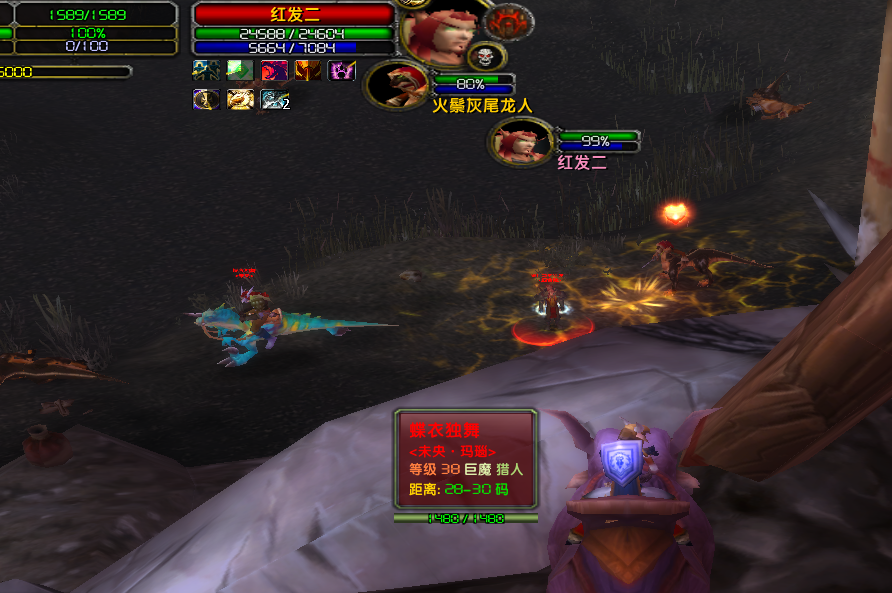Click the skull level icon
Screen dimensions: 892x593
point(486,55)
